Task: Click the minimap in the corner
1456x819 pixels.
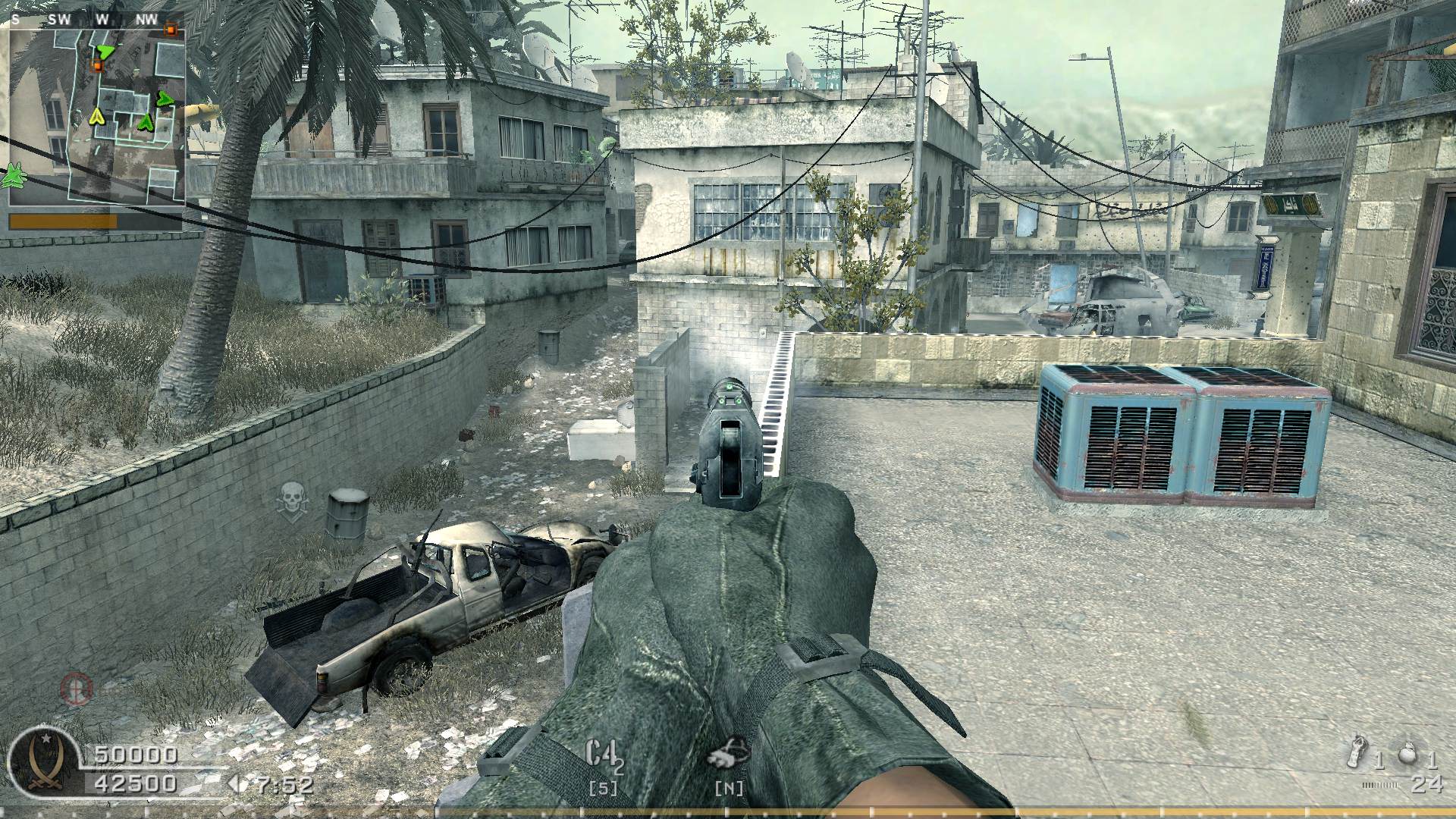Action: tap(96, 116)
